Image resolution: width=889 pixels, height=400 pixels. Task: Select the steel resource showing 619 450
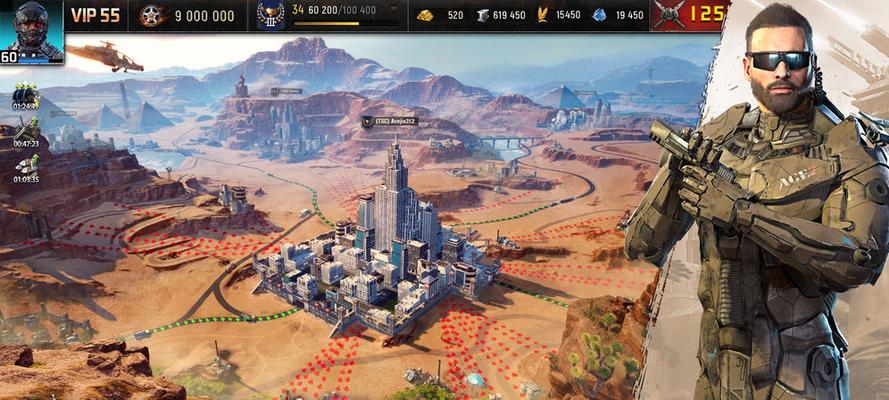point(482,16)
